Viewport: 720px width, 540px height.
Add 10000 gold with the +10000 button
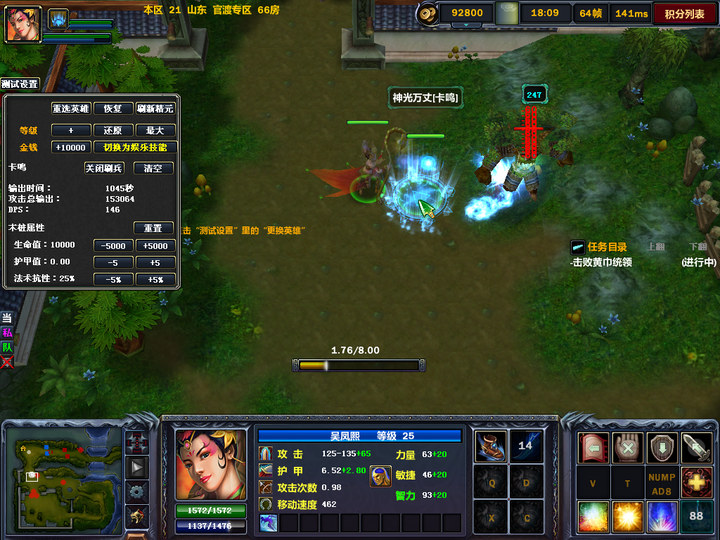70,147
